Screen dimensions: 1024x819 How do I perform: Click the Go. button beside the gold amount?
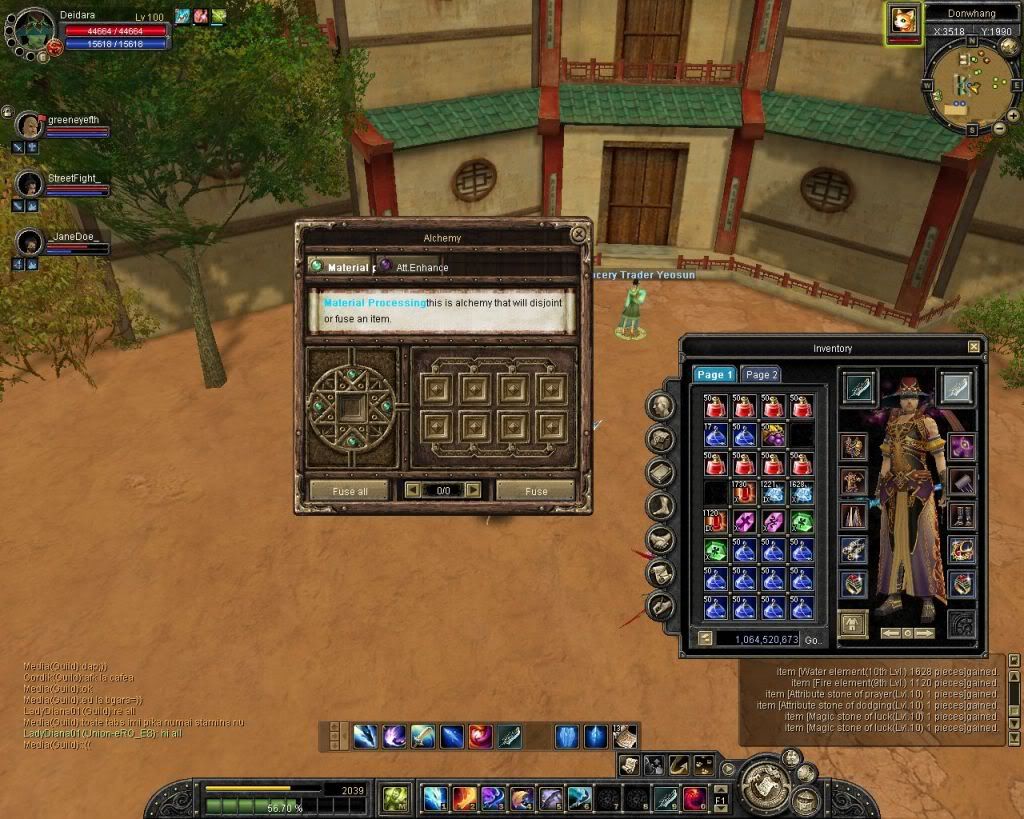[x=815, y=639]
